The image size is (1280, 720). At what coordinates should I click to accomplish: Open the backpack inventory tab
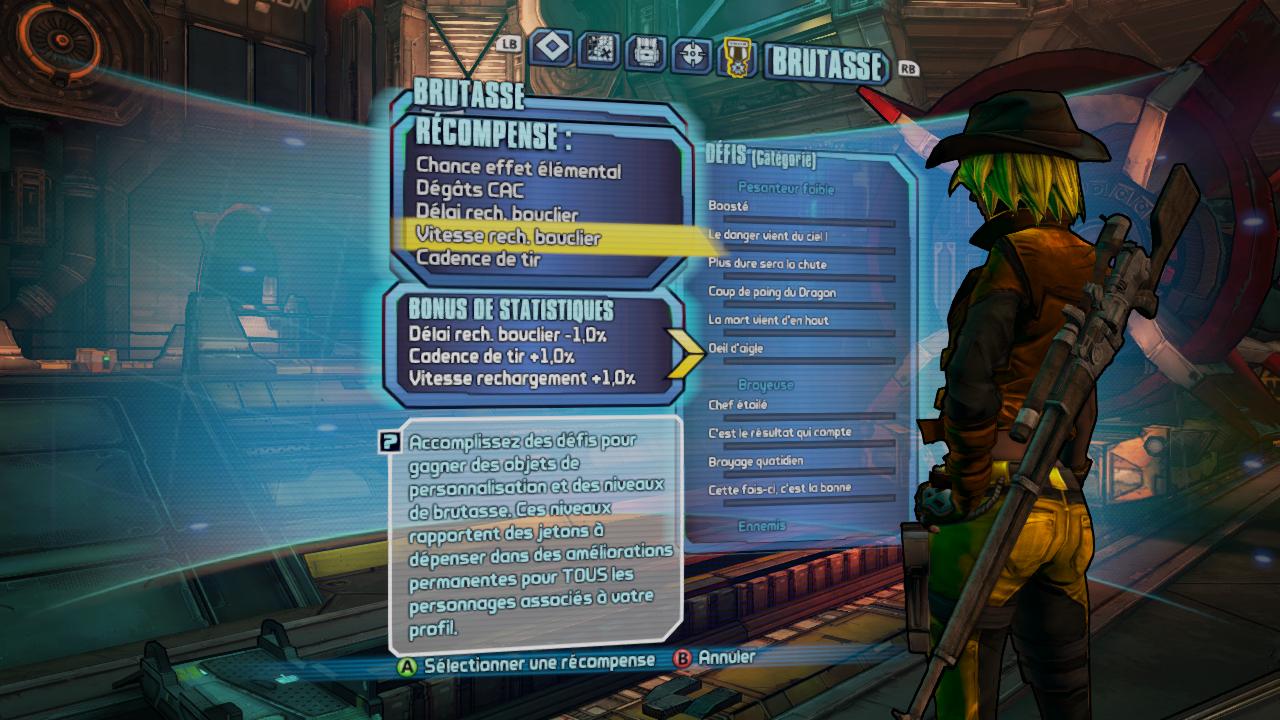pos(644,52)
